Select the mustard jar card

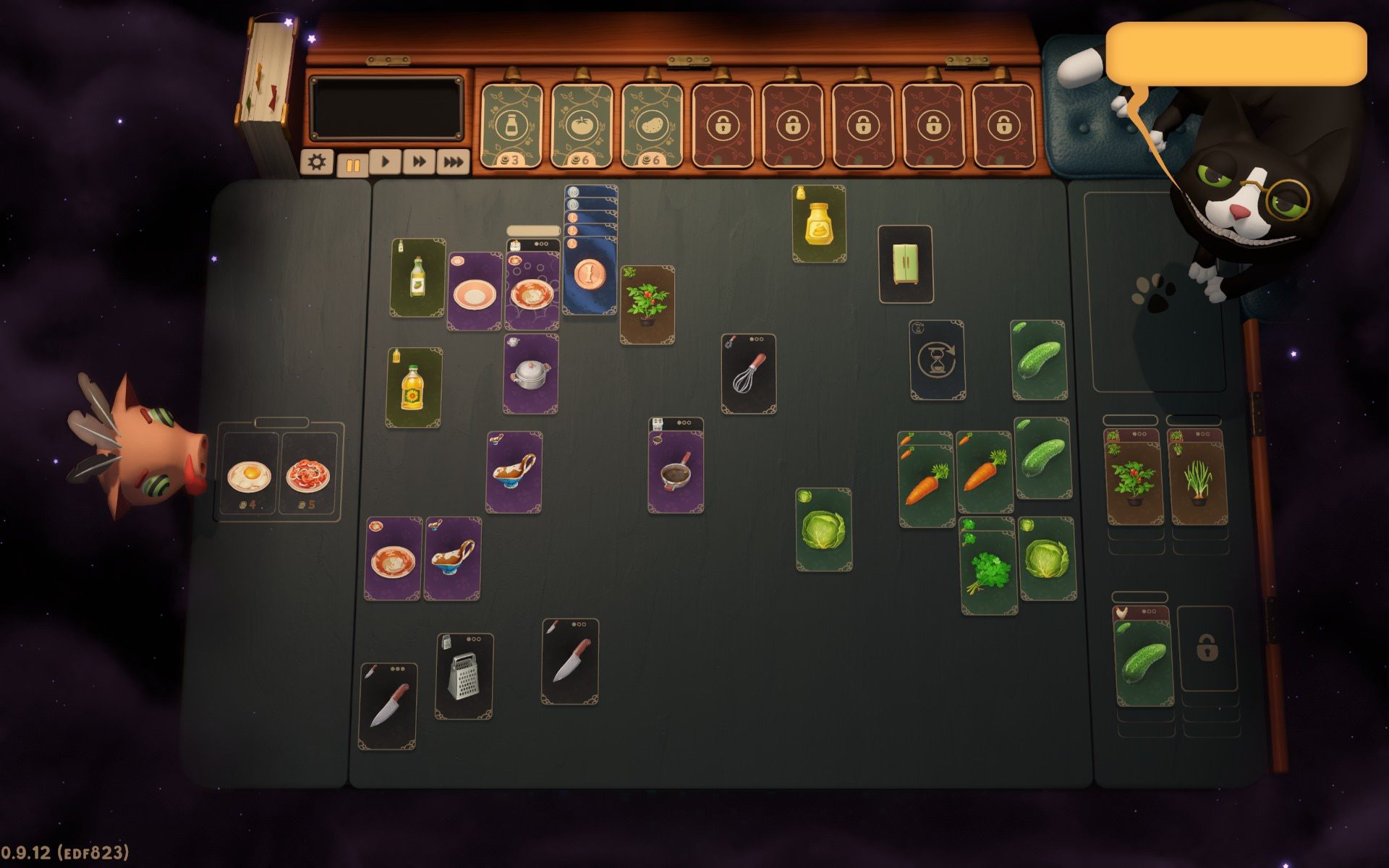pos(819,224)
